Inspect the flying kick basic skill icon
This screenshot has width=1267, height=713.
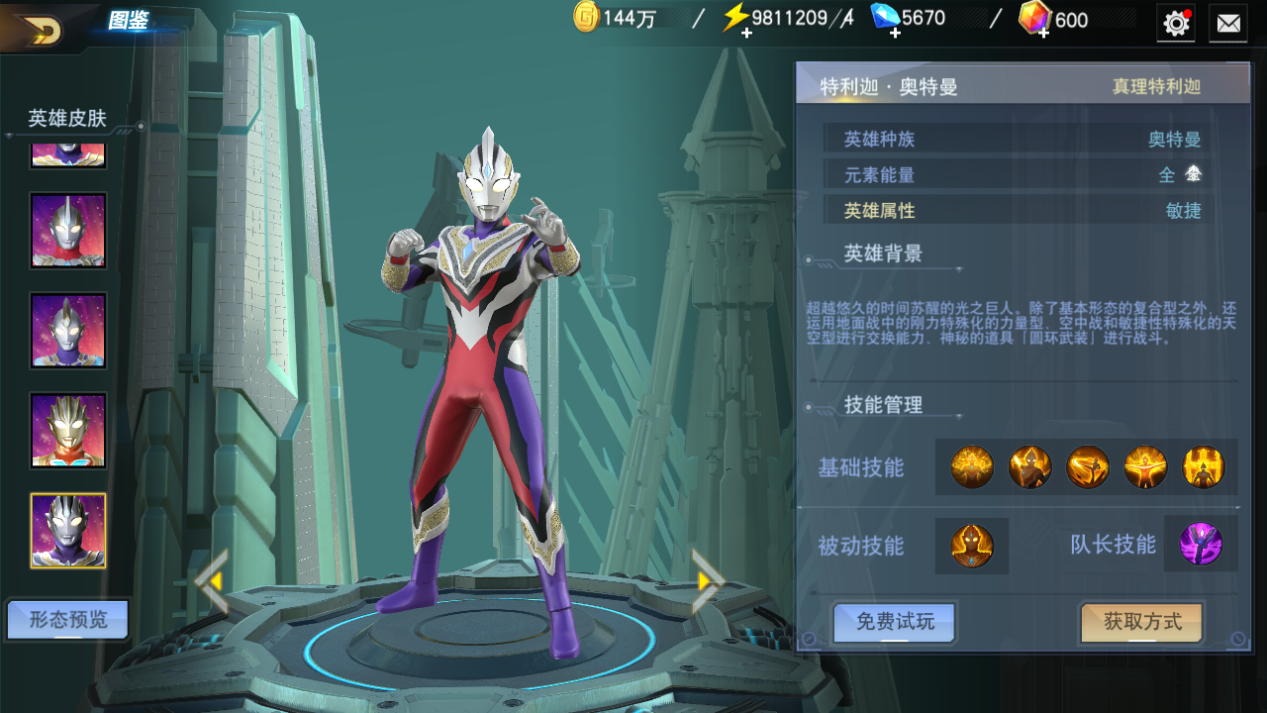(1087, 467)
